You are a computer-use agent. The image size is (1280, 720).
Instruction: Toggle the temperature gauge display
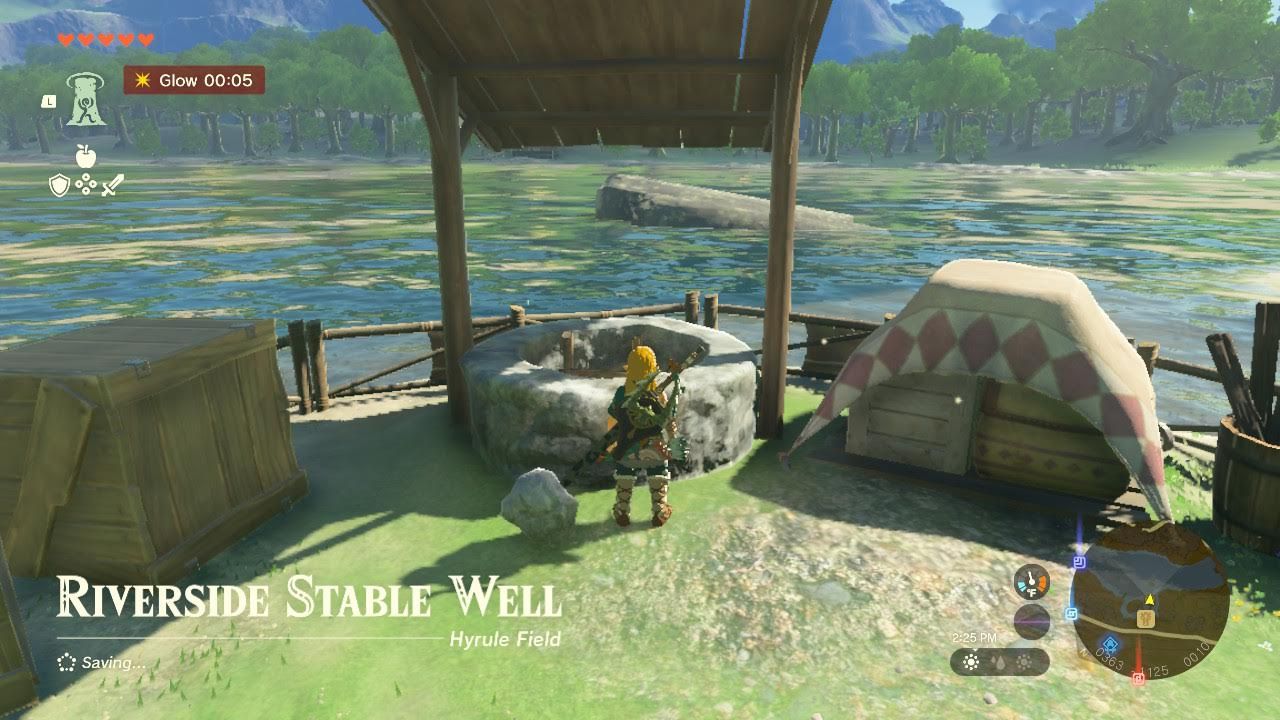pos(1031,581)
